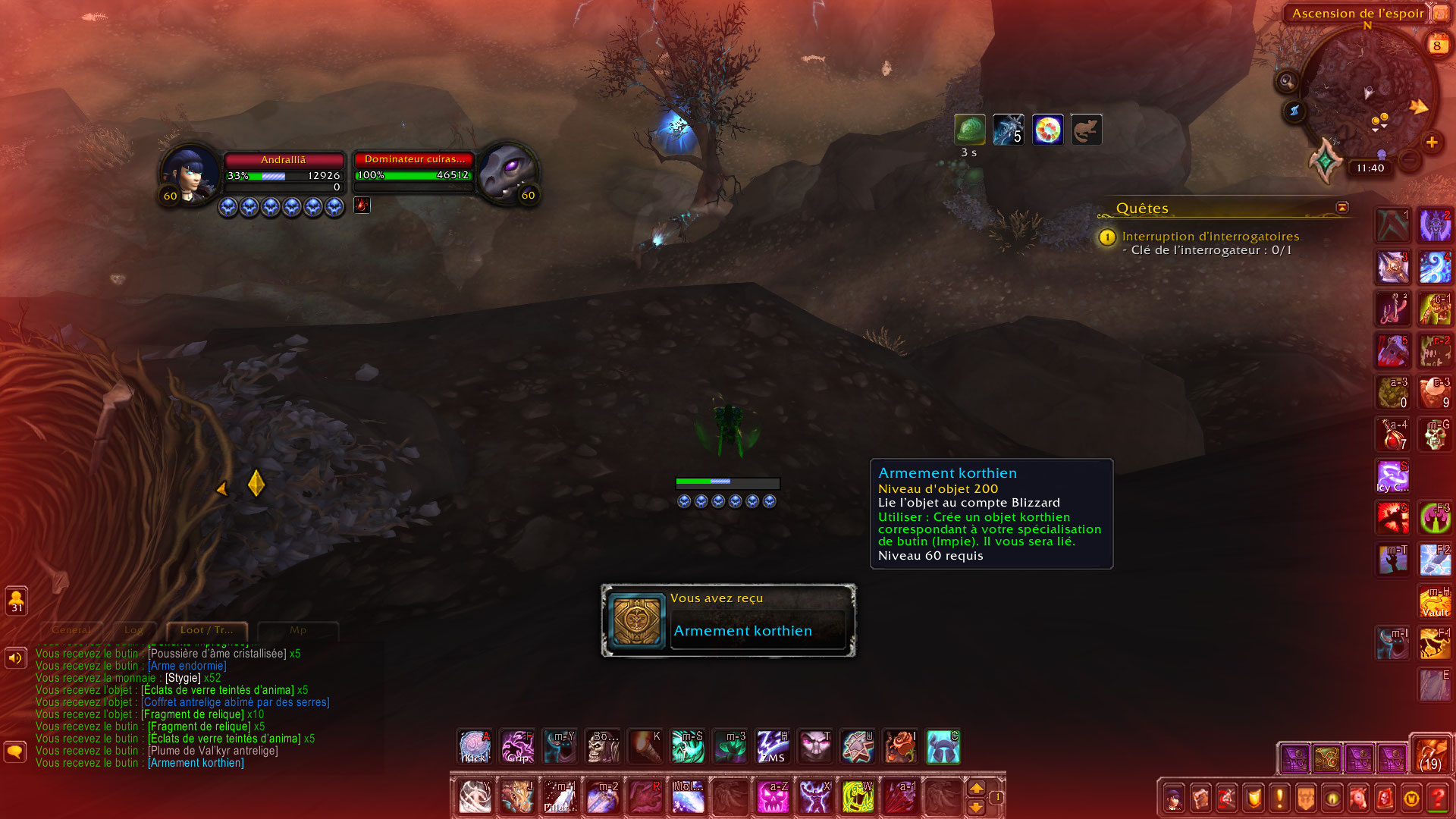The height and width of the screenshot is (819, 1456).
Task: Cancel the rat pet buff icon
Action: click(1086, 129)
